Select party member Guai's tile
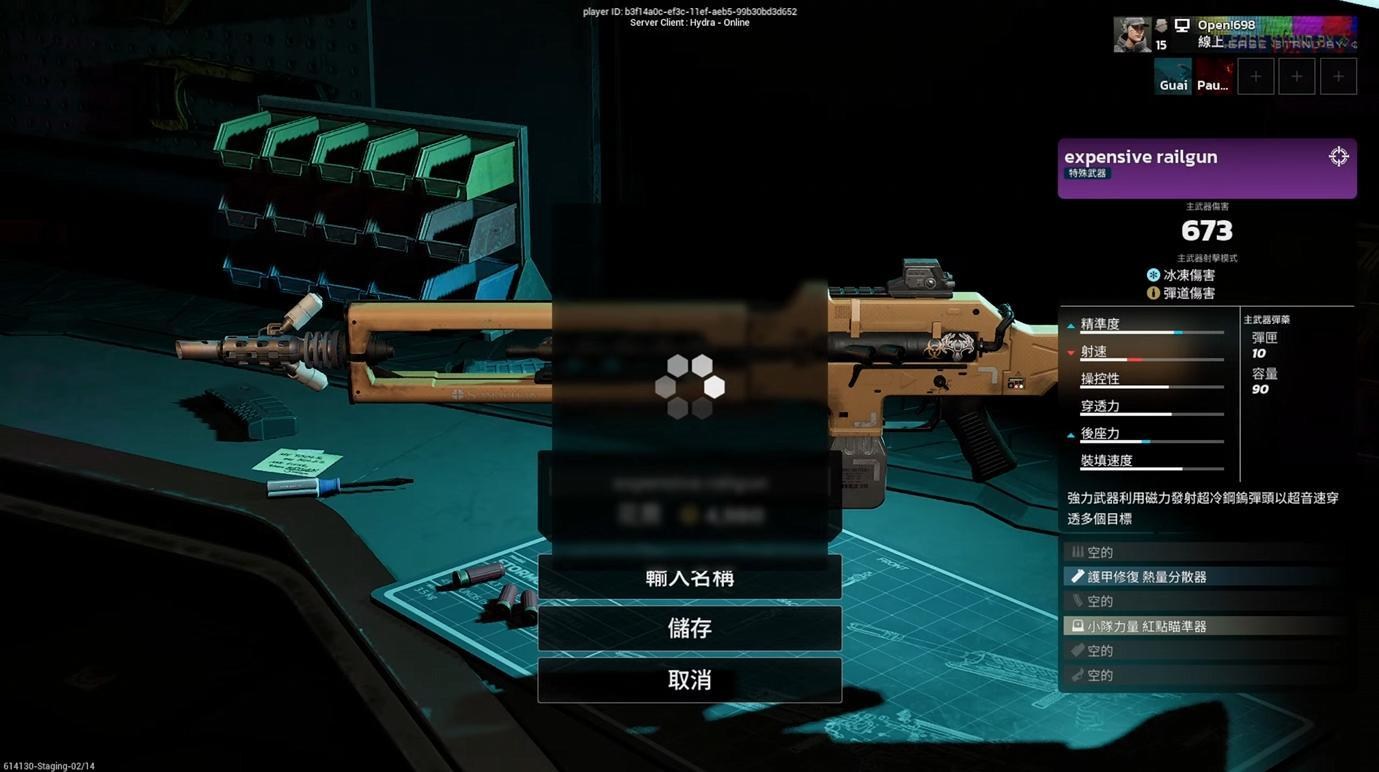1379x772 pixels. [x=1173, y=76]
